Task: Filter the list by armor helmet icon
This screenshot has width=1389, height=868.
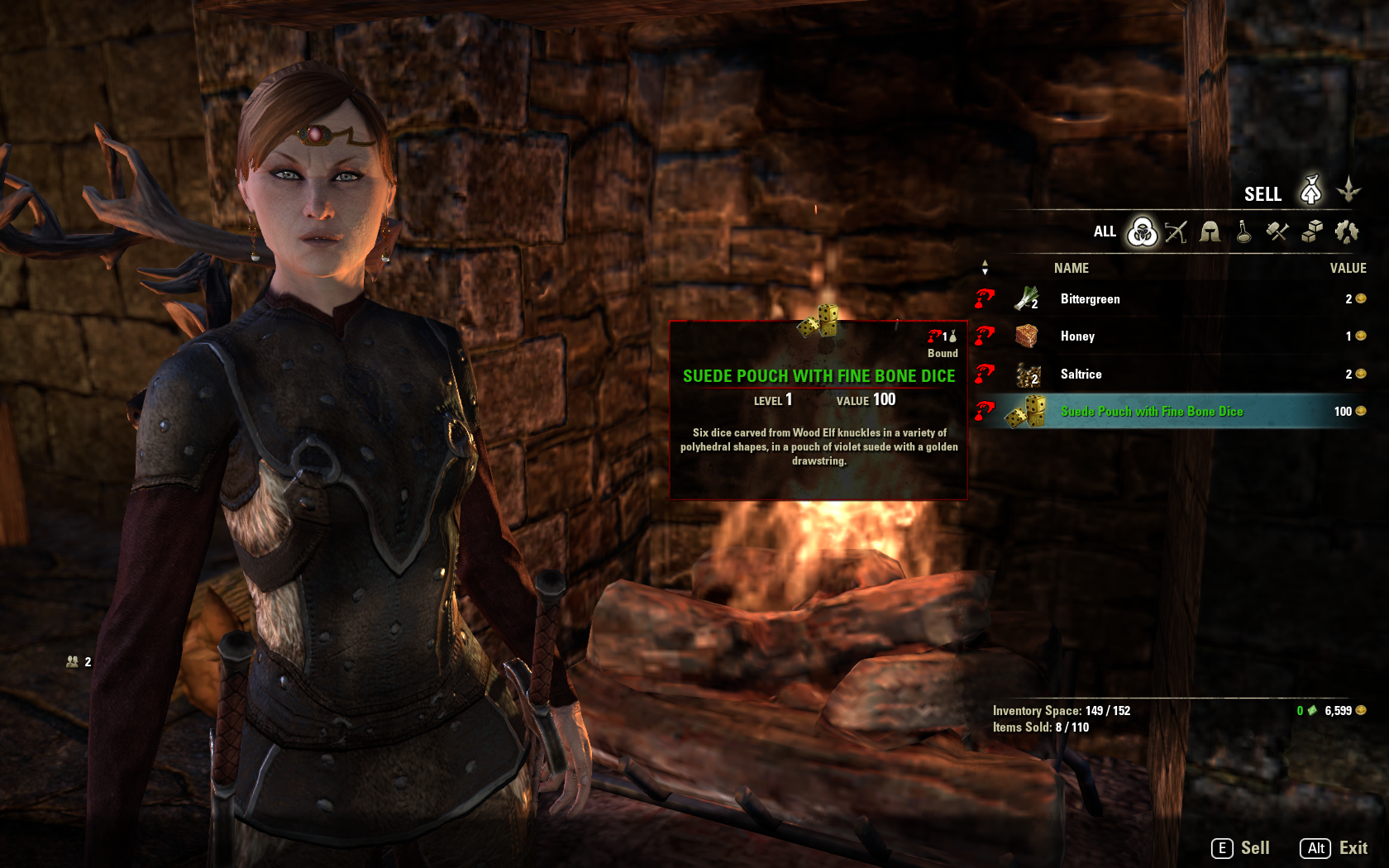Action: coord(1210,232)
